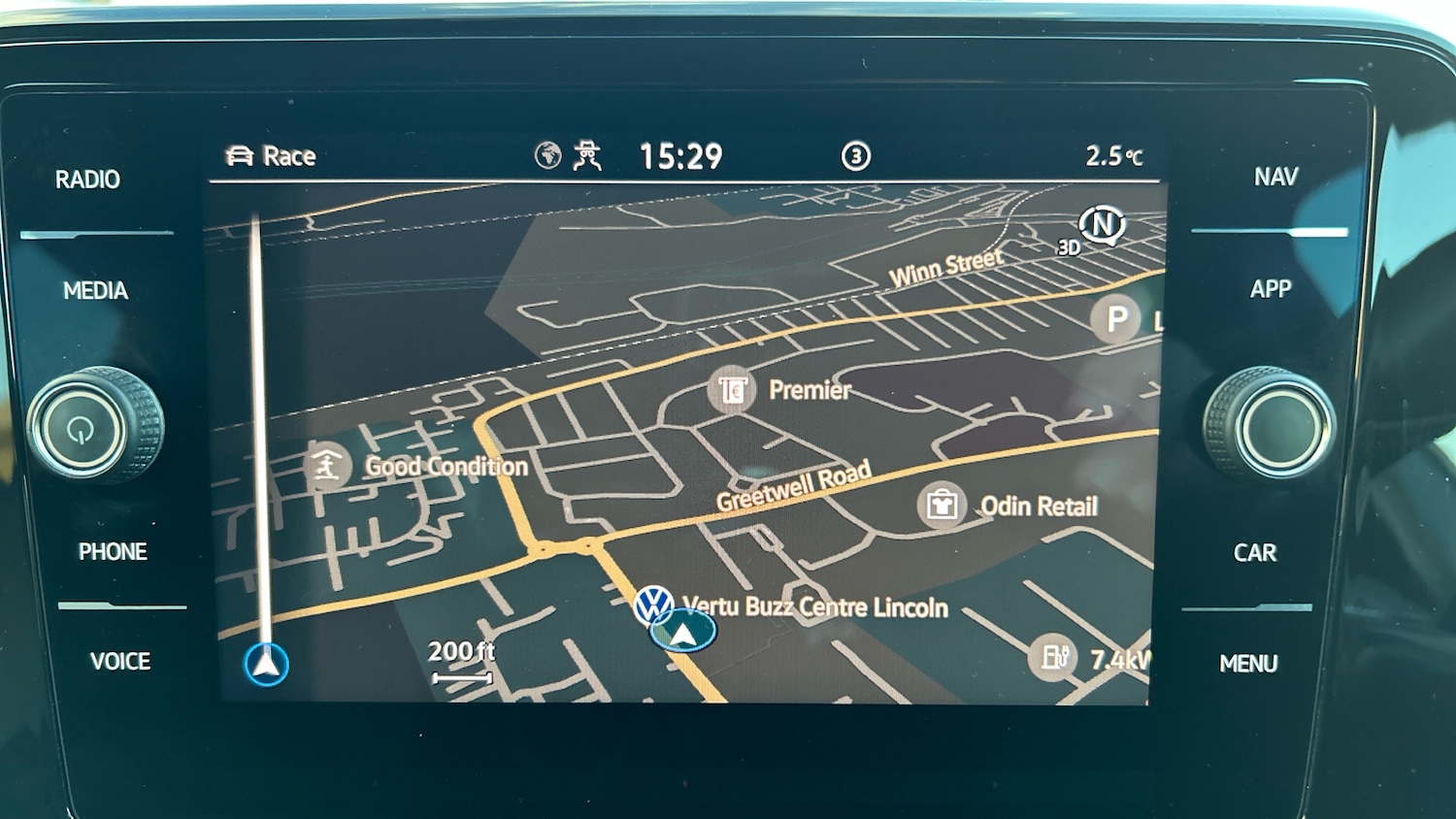Image resolution: width=1456 pixels, height=819 pixels.
Task: Open the NAV screen
Action: pos(1275,177)
